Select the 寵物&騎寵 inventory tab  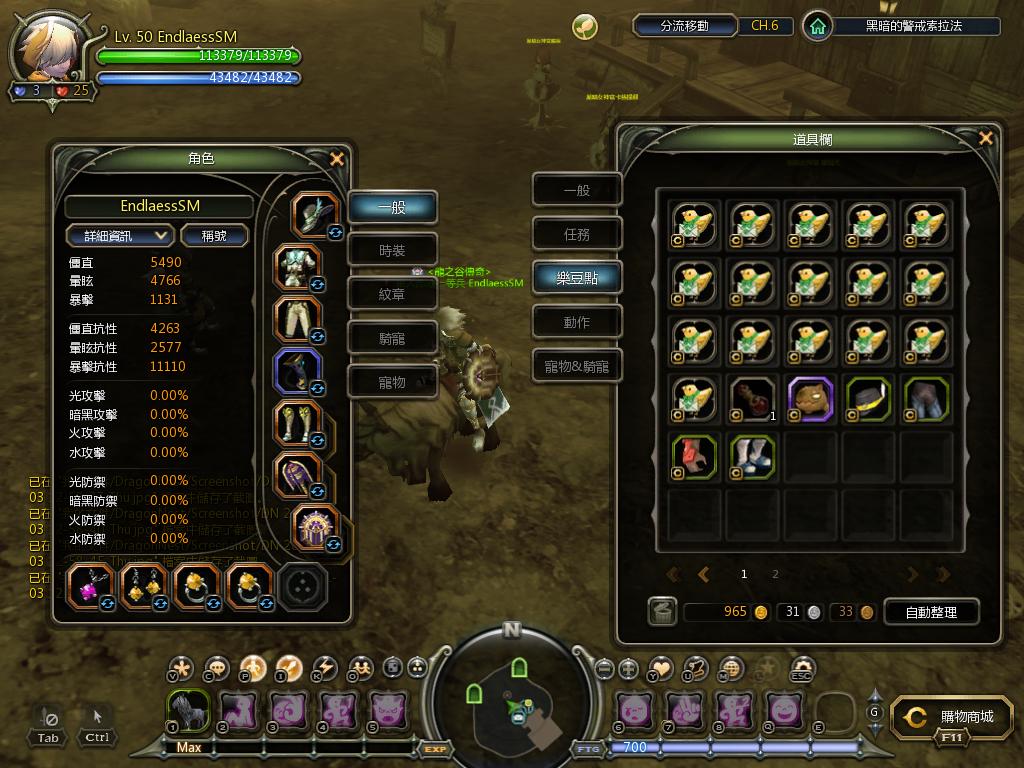point(577,366)
